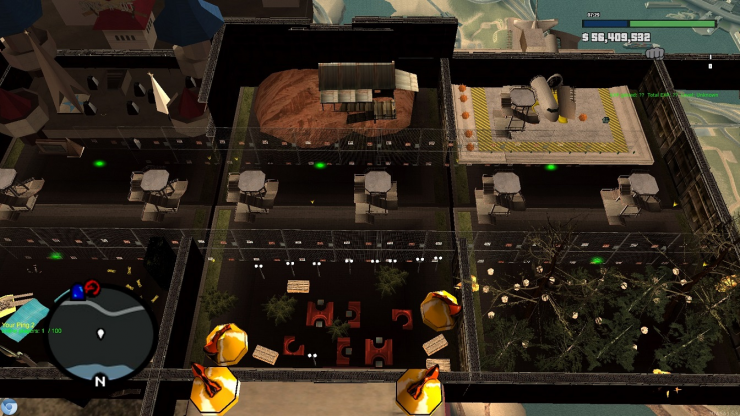Viewport: 740px width, 416px height.
Task: Click the north N indicator on the radar
Action: pyautogui.click(x=99, y=381)
